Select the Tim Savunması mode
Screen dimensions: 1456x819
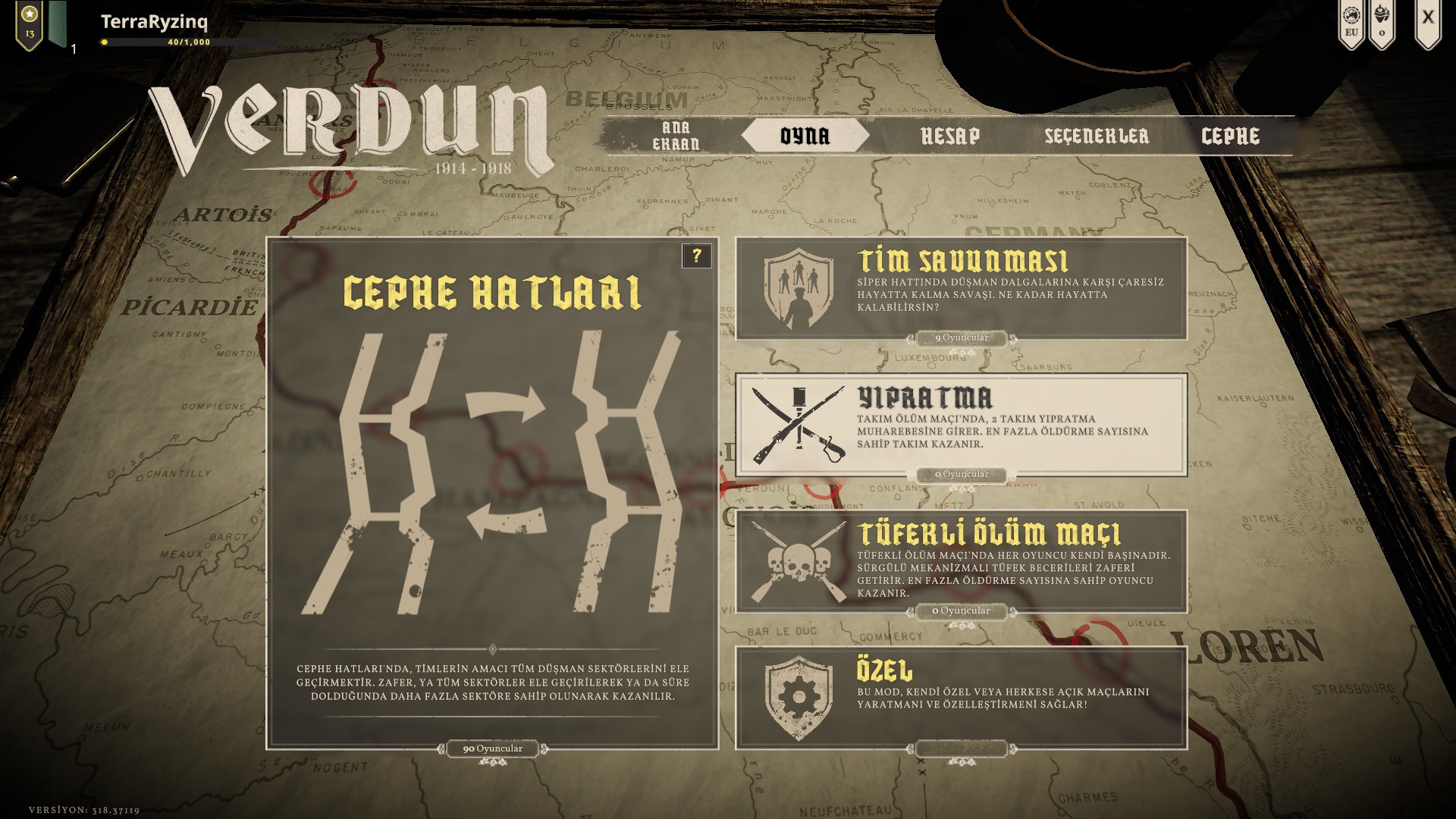click(961, 288)
